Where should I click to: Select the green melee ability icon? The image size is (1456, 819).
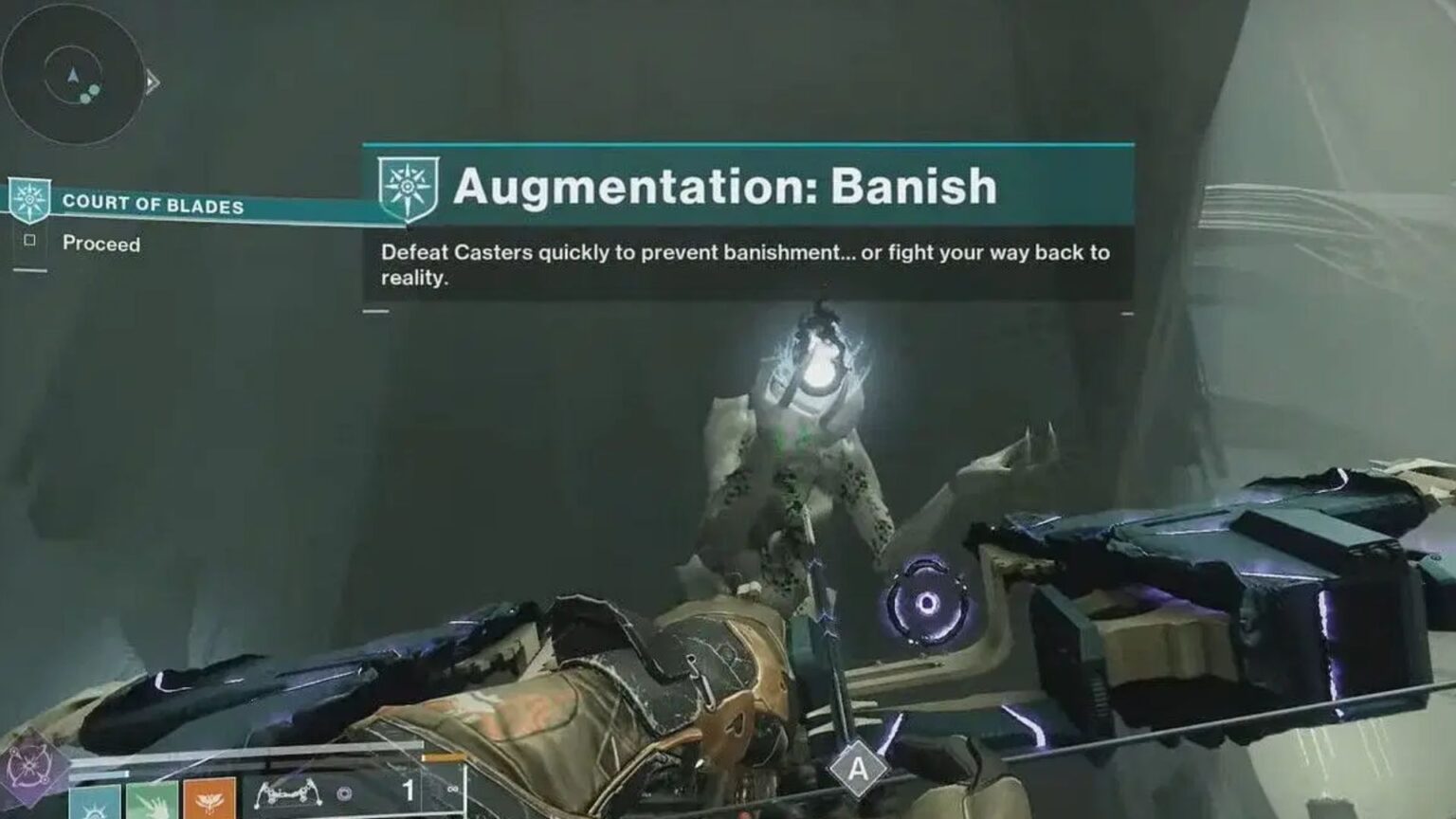[x=150, y=806]
